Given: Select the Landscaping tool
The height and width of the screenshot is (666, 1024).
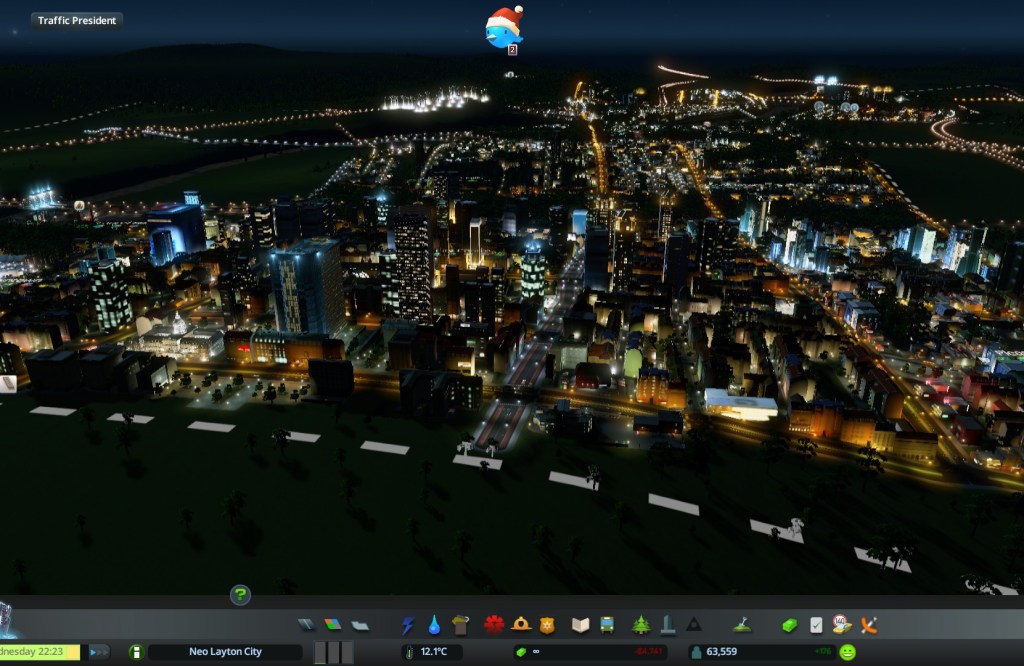Looking at the screenshot, I should [x=742, y=625].
